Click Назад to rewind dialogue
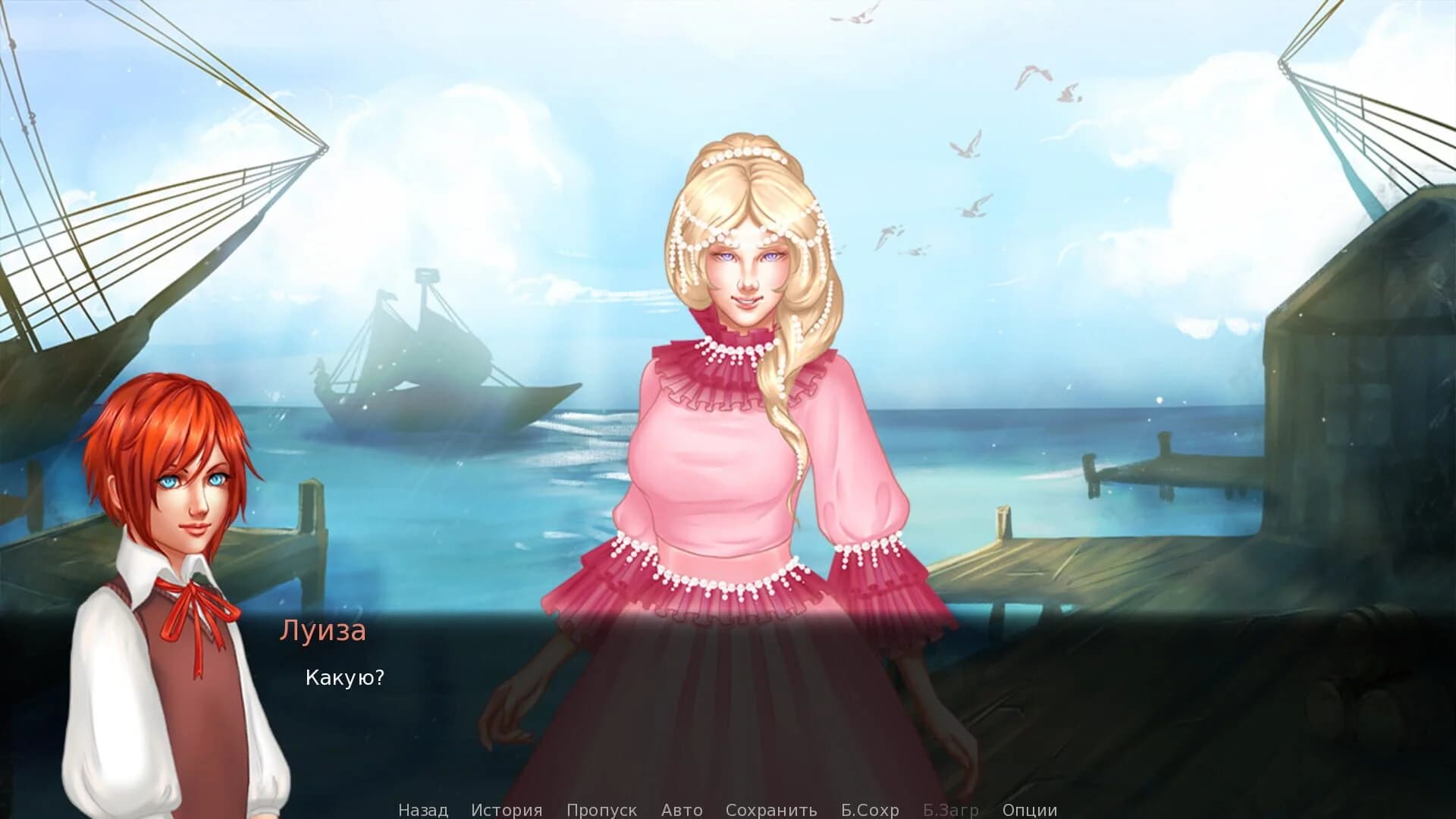Screen dimensions: 1456x819 [x=422, y=810]
